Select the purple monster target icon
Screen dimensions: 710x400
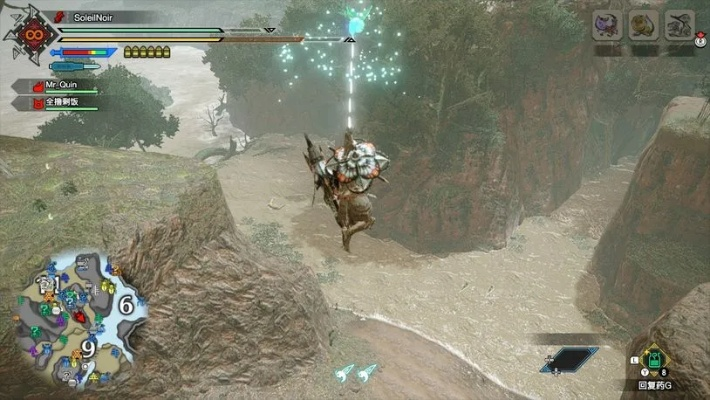pyautogui.click(x=607, y=24)
